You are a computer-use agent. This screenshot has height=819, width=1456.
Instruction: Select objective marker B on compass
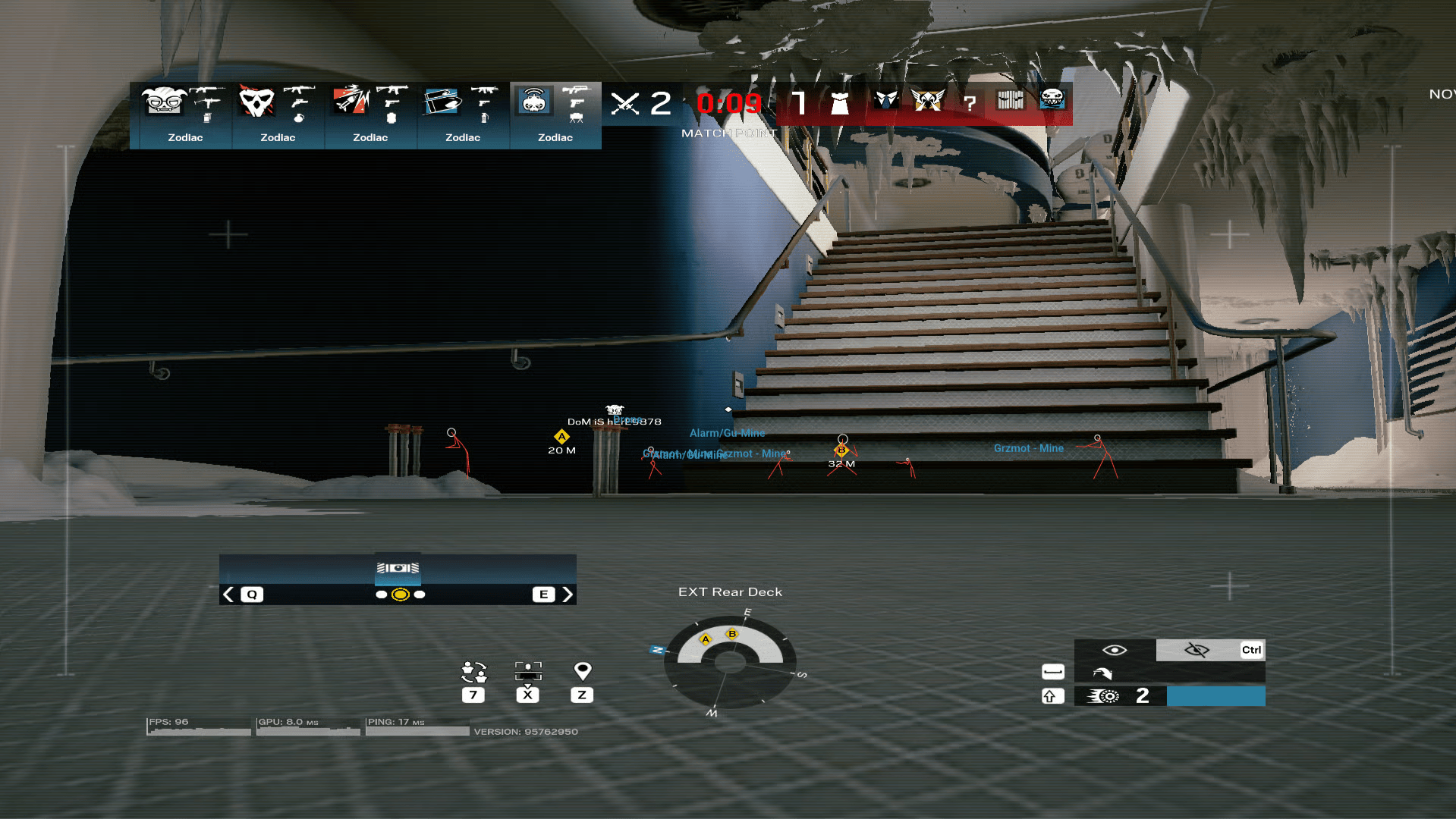pos(732,634)
